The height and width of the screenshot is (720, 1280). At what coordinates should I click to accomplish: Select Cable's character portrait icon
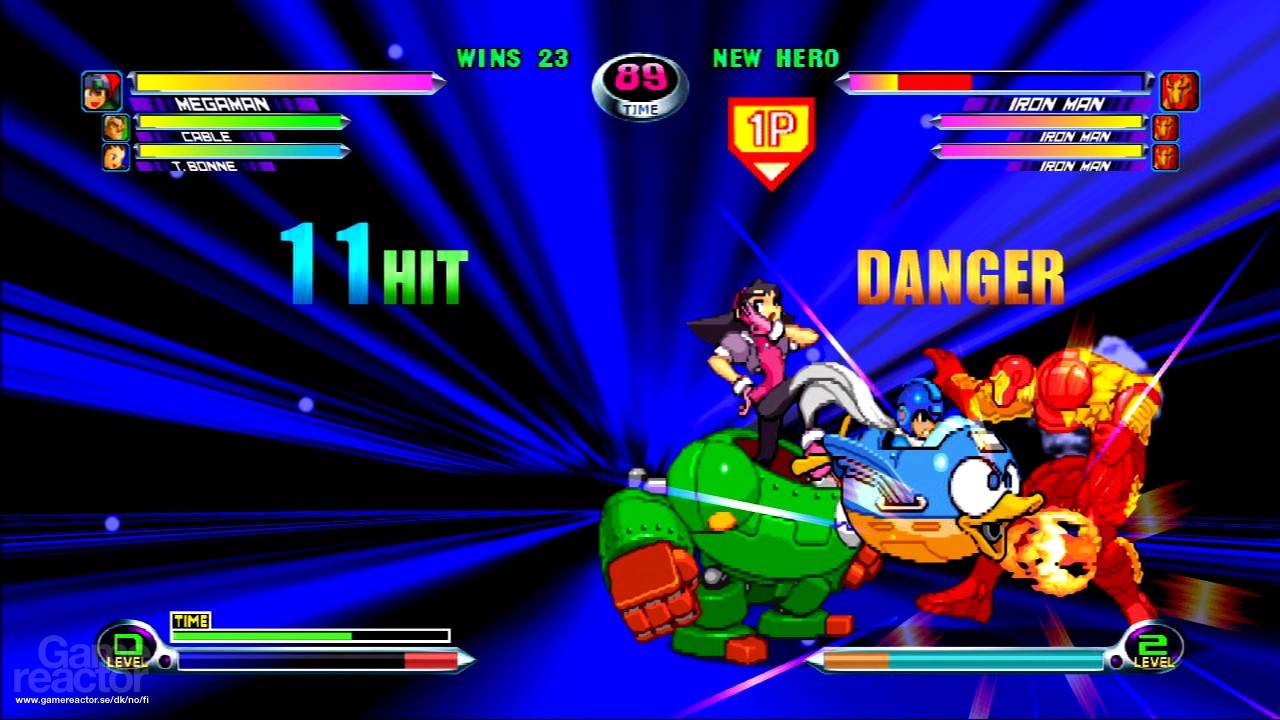(x=115, y=126)
